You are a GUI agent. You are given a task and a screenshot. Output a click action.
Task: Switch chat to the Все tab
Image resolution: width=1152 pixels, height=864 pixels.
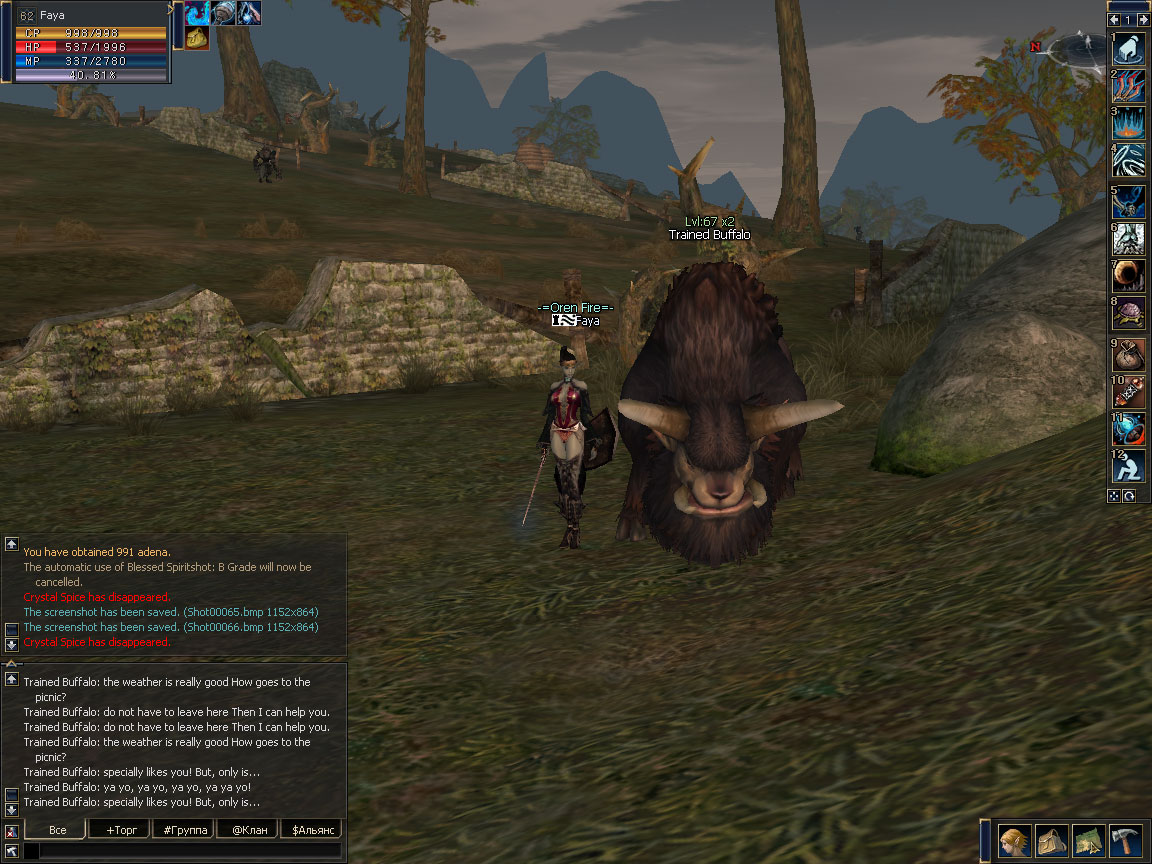57,830
